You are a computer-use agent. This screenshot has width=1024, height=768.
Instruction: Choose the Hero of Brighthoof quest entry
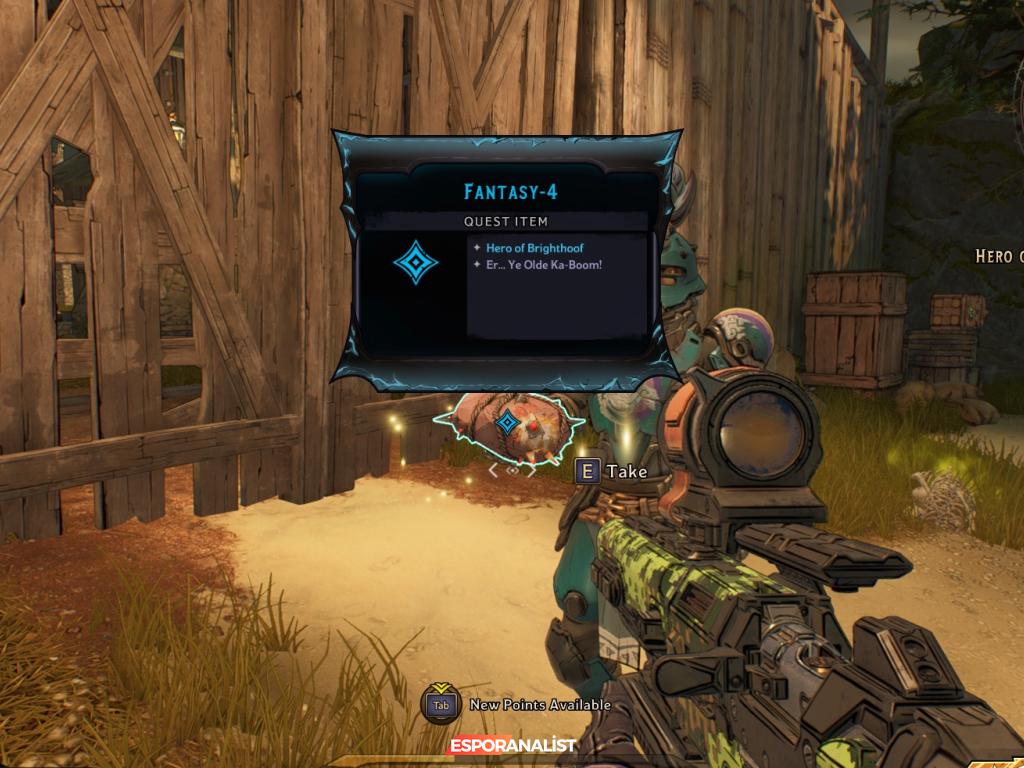534,248
